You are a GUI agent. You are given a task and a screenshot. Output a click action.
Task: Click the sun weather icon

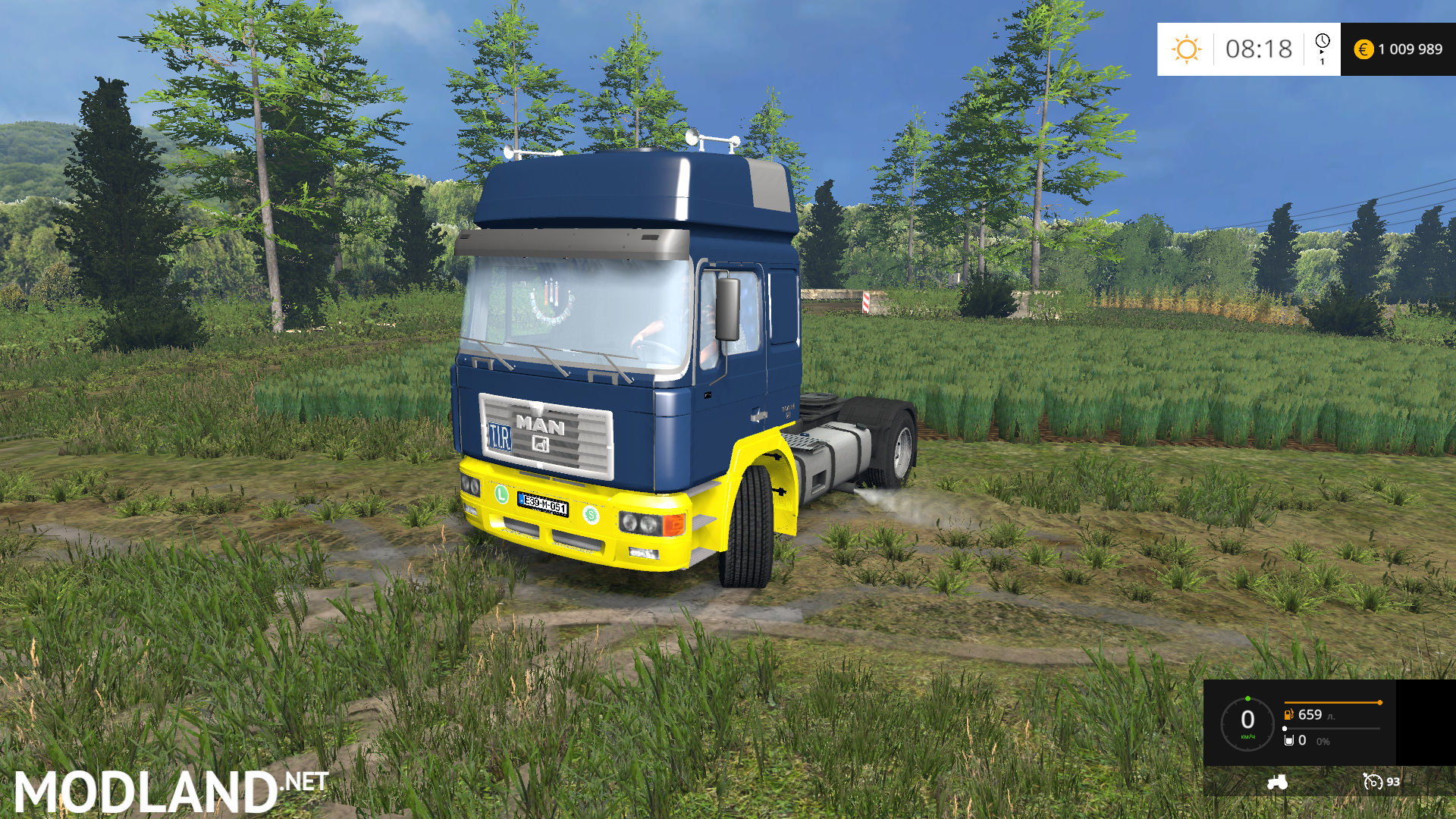pos(1187,48)
